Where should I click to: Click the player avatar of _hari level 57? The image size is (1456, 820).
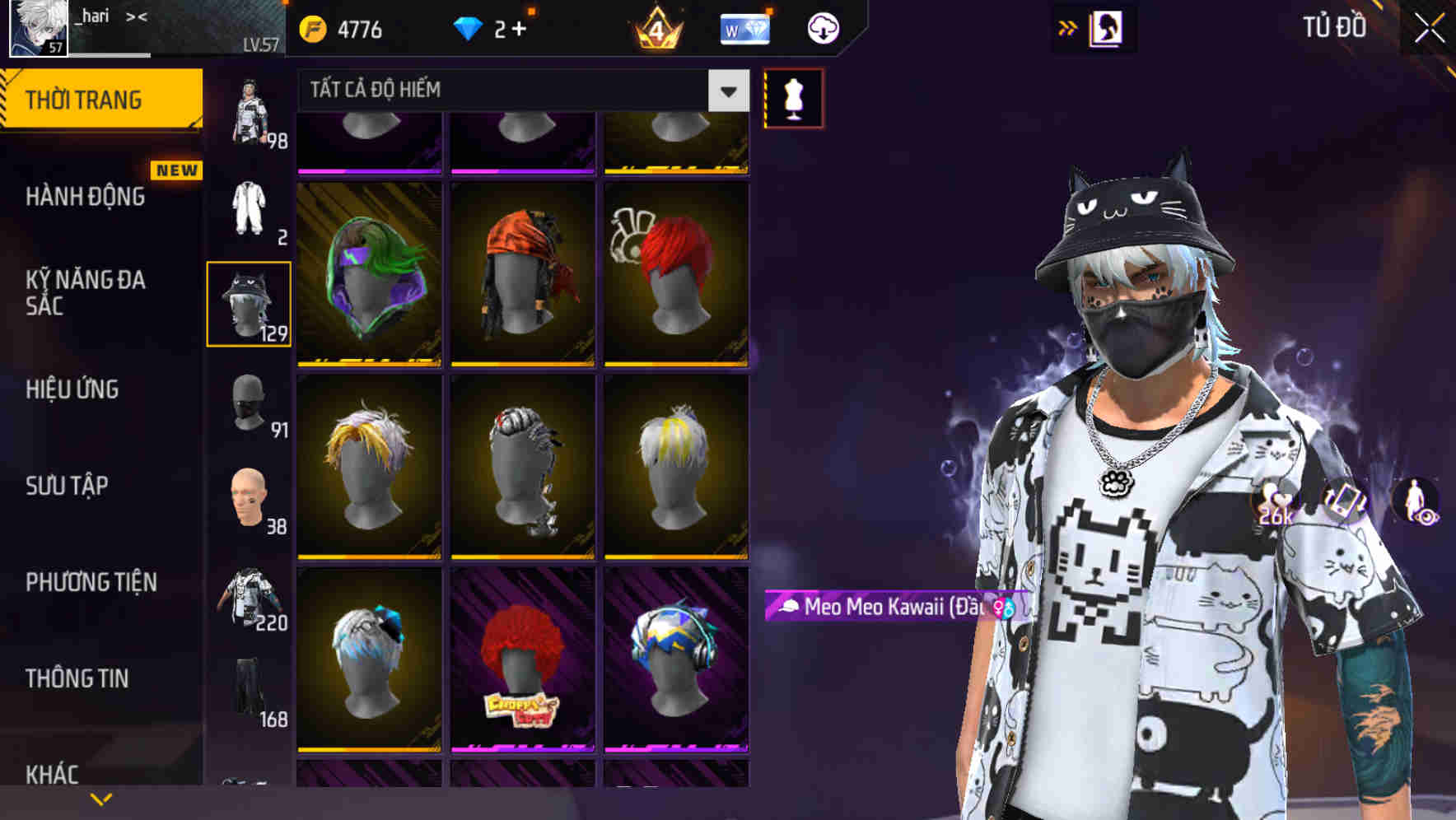pyautogui.click(x=37, y=26)
